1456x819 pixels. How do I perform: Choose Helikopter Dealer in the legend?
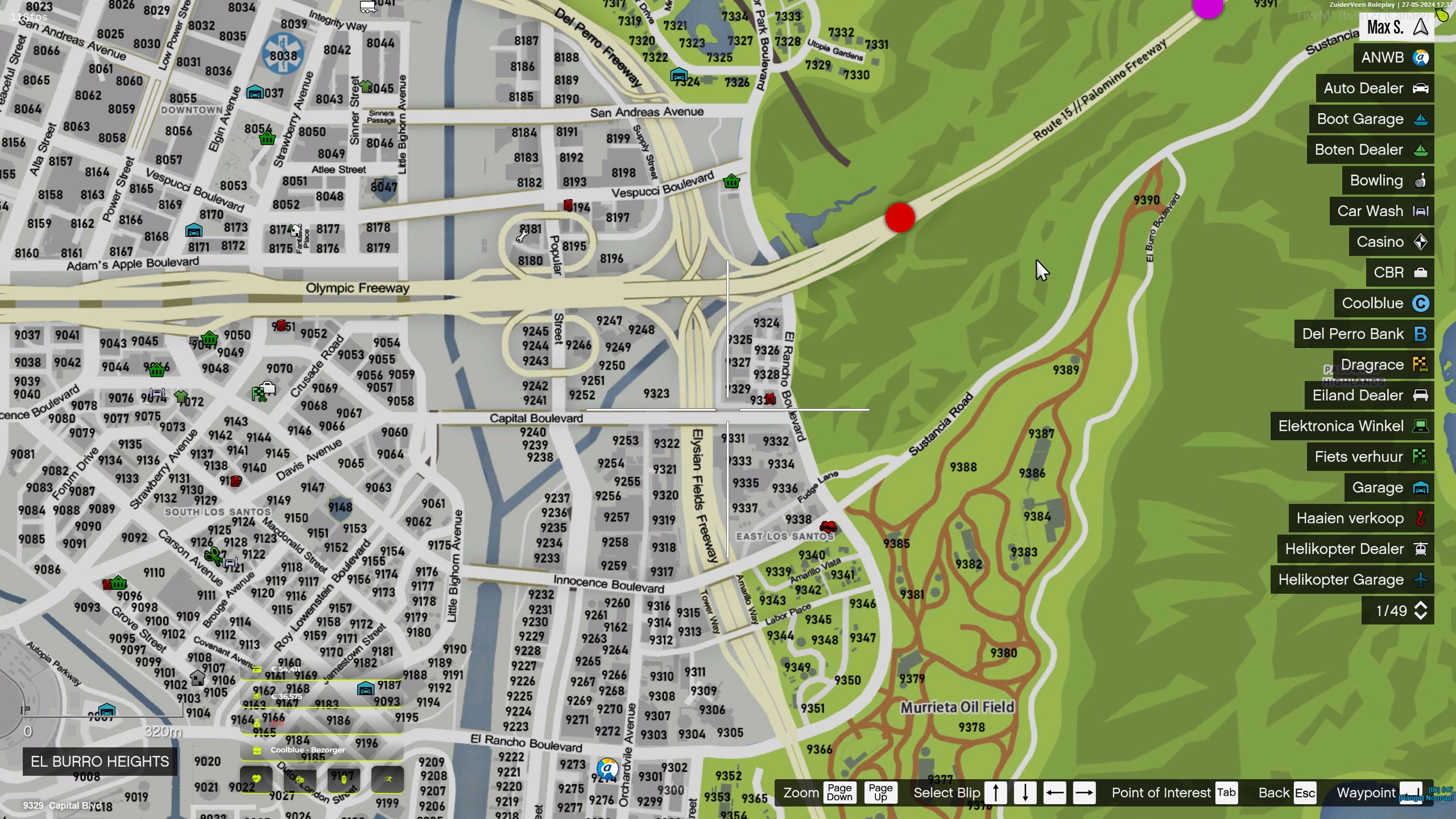tap(1355, 549)
